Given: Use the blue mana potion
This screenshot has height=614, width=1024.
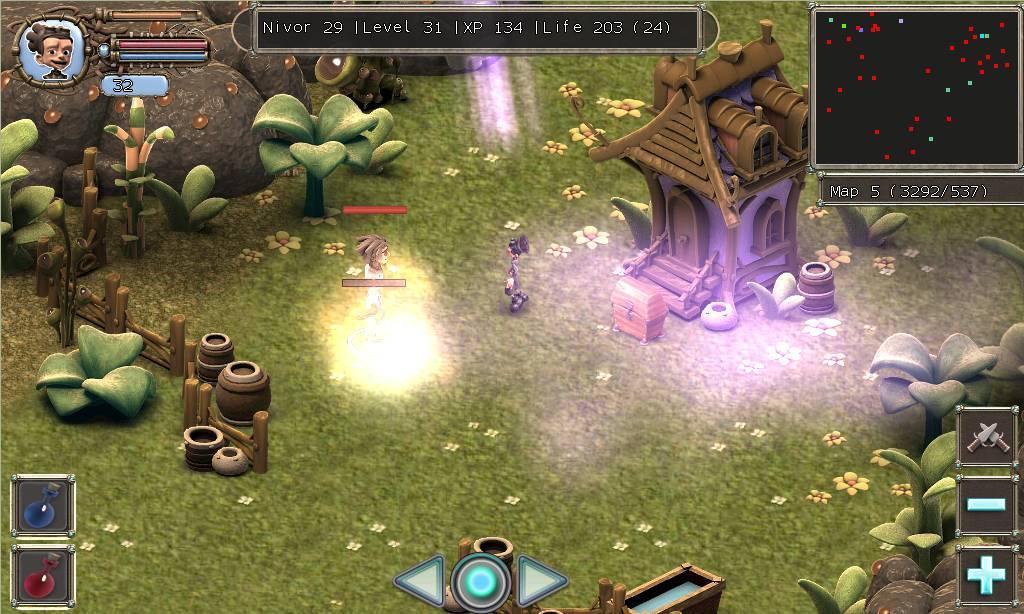Looking at the screenshot, I should pyautogui.click(x=43, y=506).
